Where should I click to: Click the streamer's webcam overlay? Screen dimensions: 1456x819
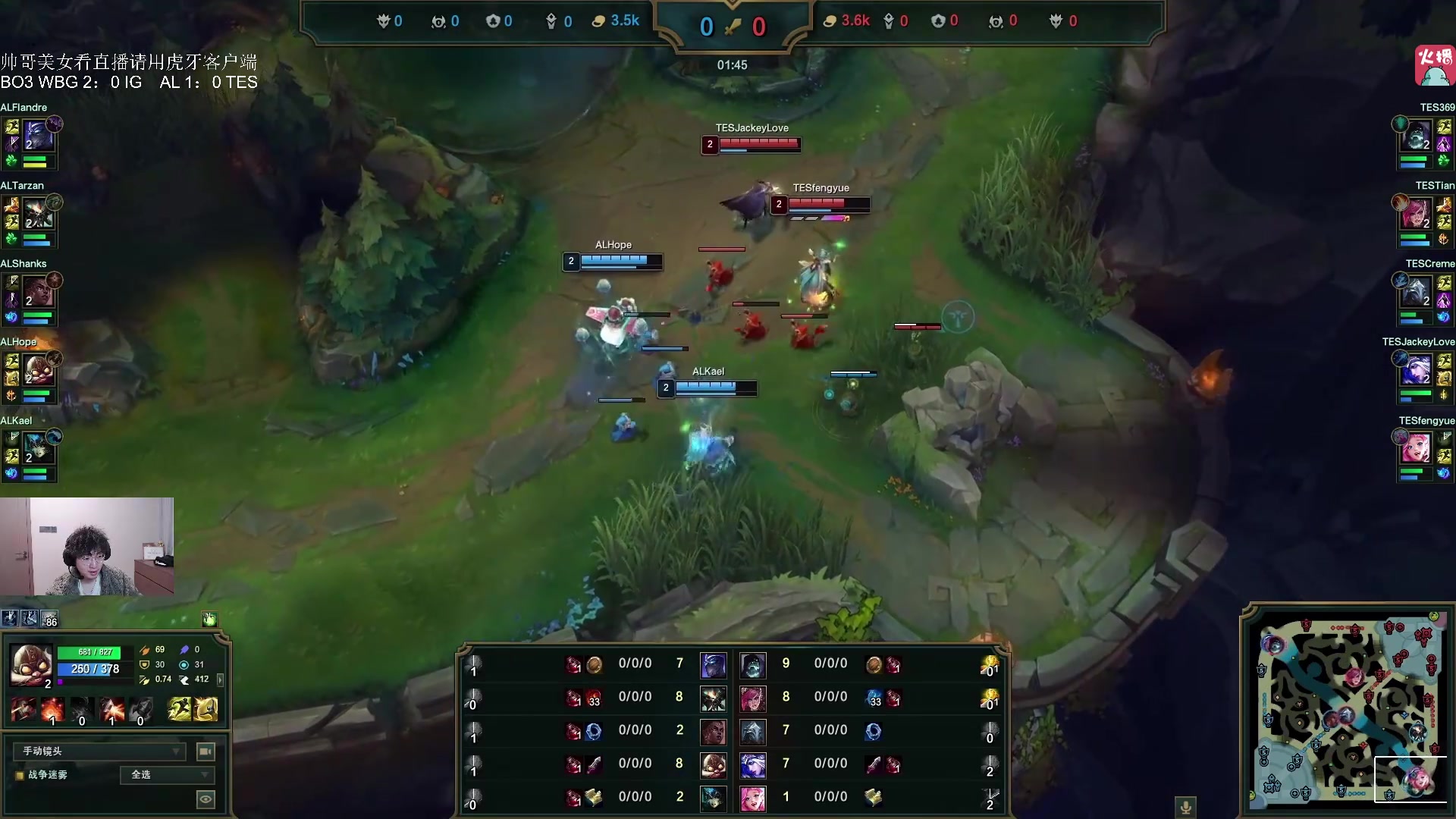click(86, 546)
